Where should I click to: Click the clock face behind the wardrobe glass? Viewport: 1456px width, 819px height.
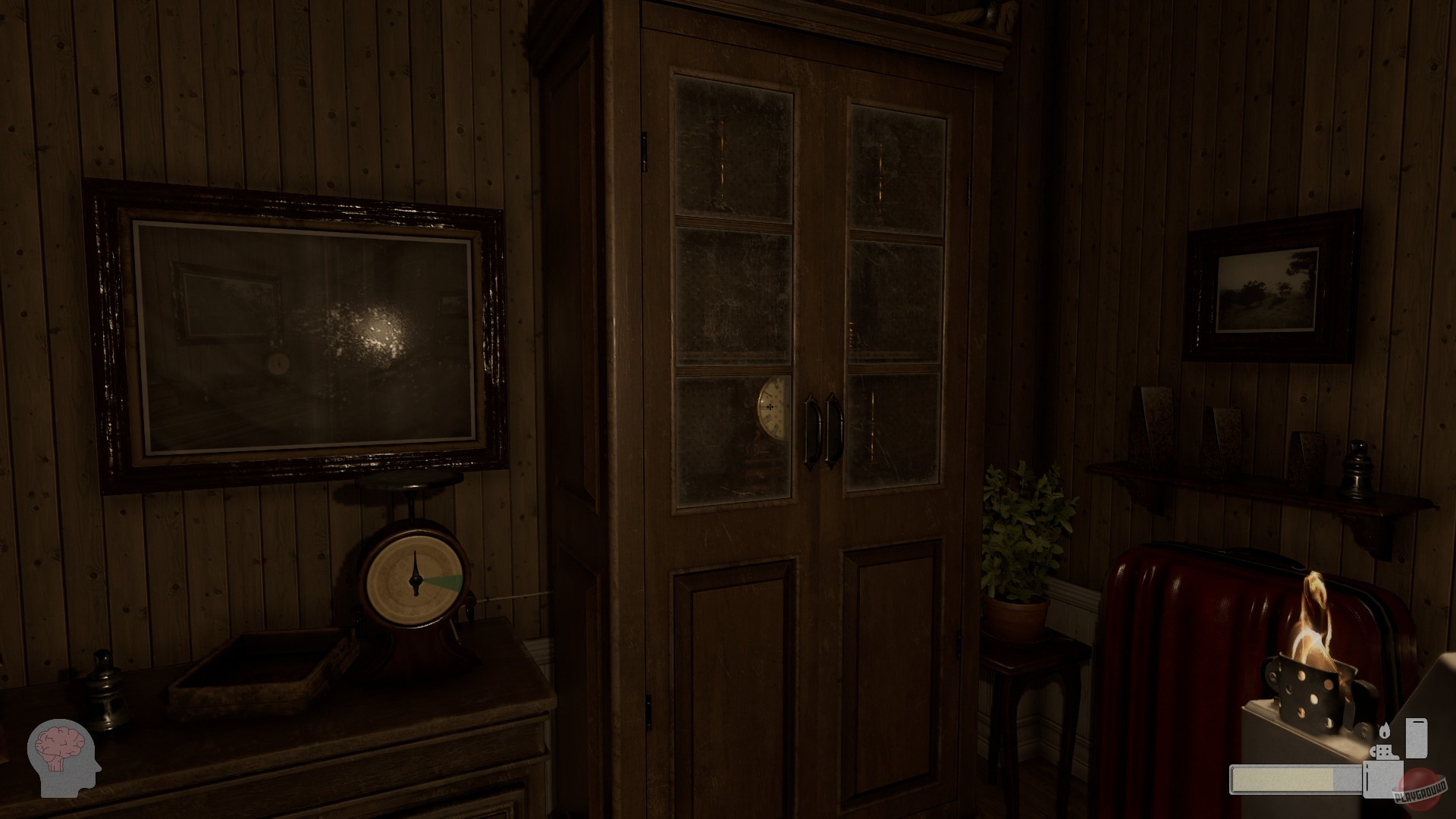pyautogui.click(x=771, y=408)
